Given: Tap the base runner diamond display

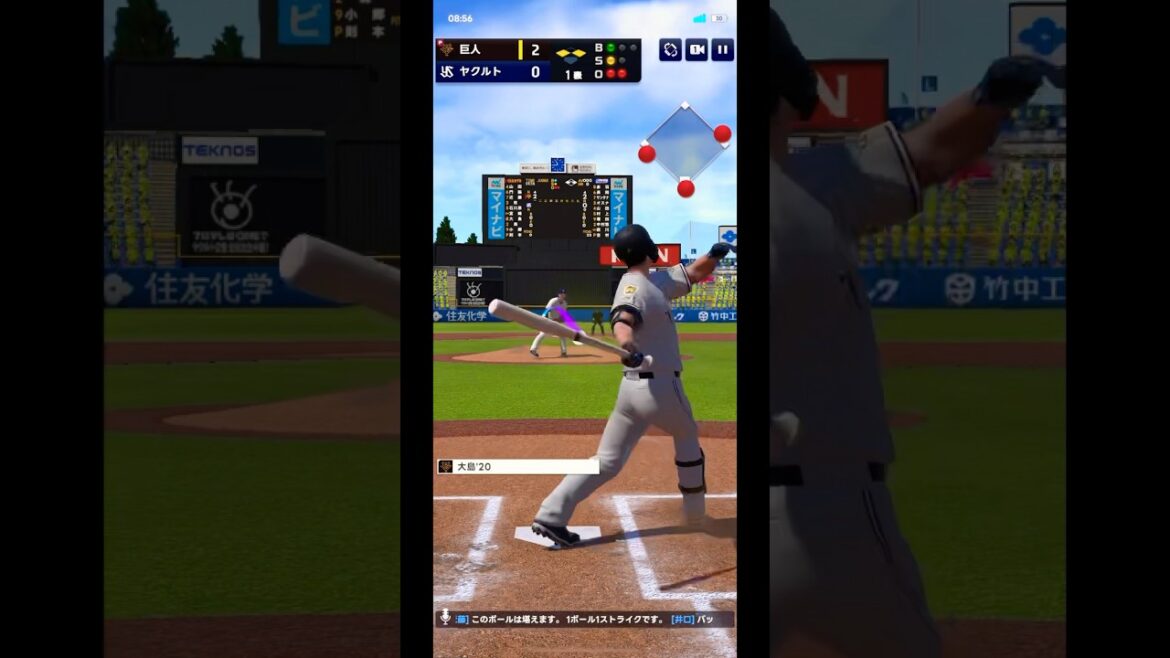Looking at the screenshot, I should [x=685, y=146].
